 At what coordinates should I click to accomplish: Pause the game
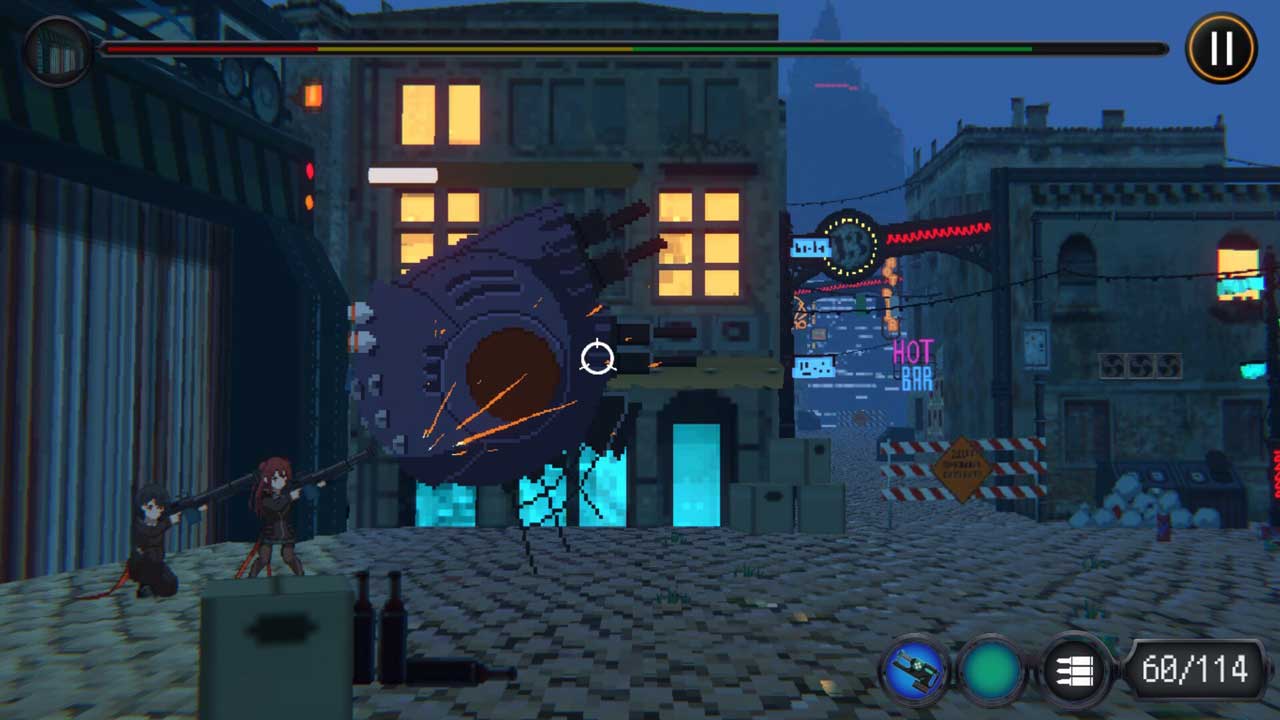(1221, 47)
